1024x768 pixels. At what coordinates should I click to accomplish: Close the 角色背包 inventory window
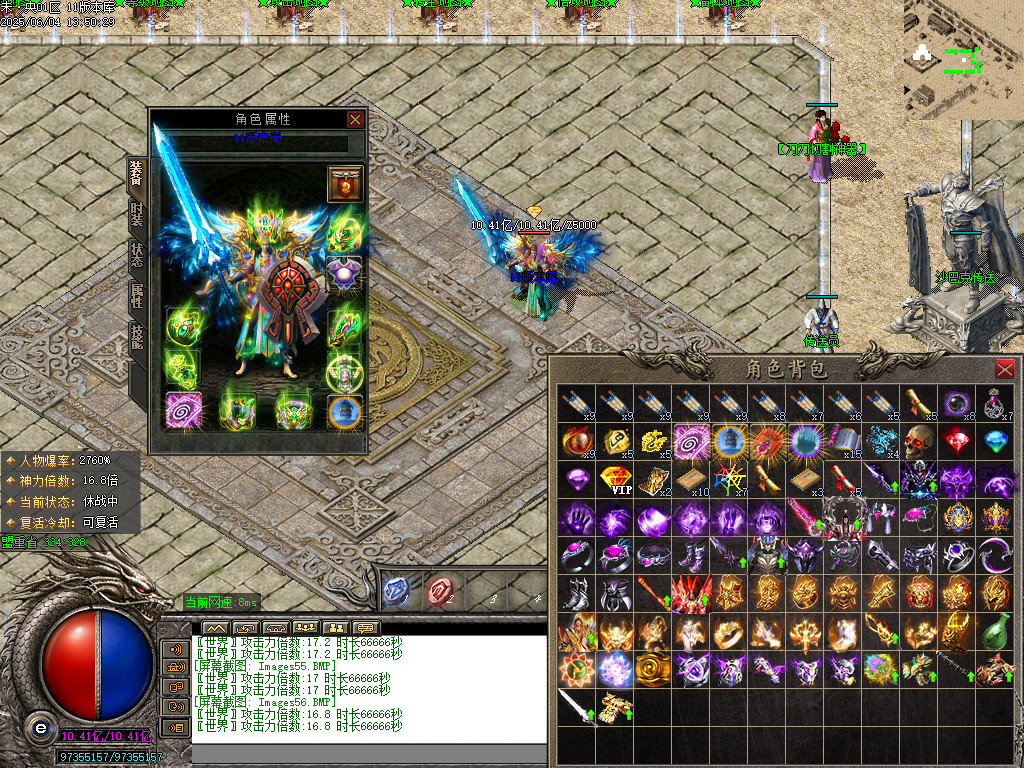[x=1005, y=368]
